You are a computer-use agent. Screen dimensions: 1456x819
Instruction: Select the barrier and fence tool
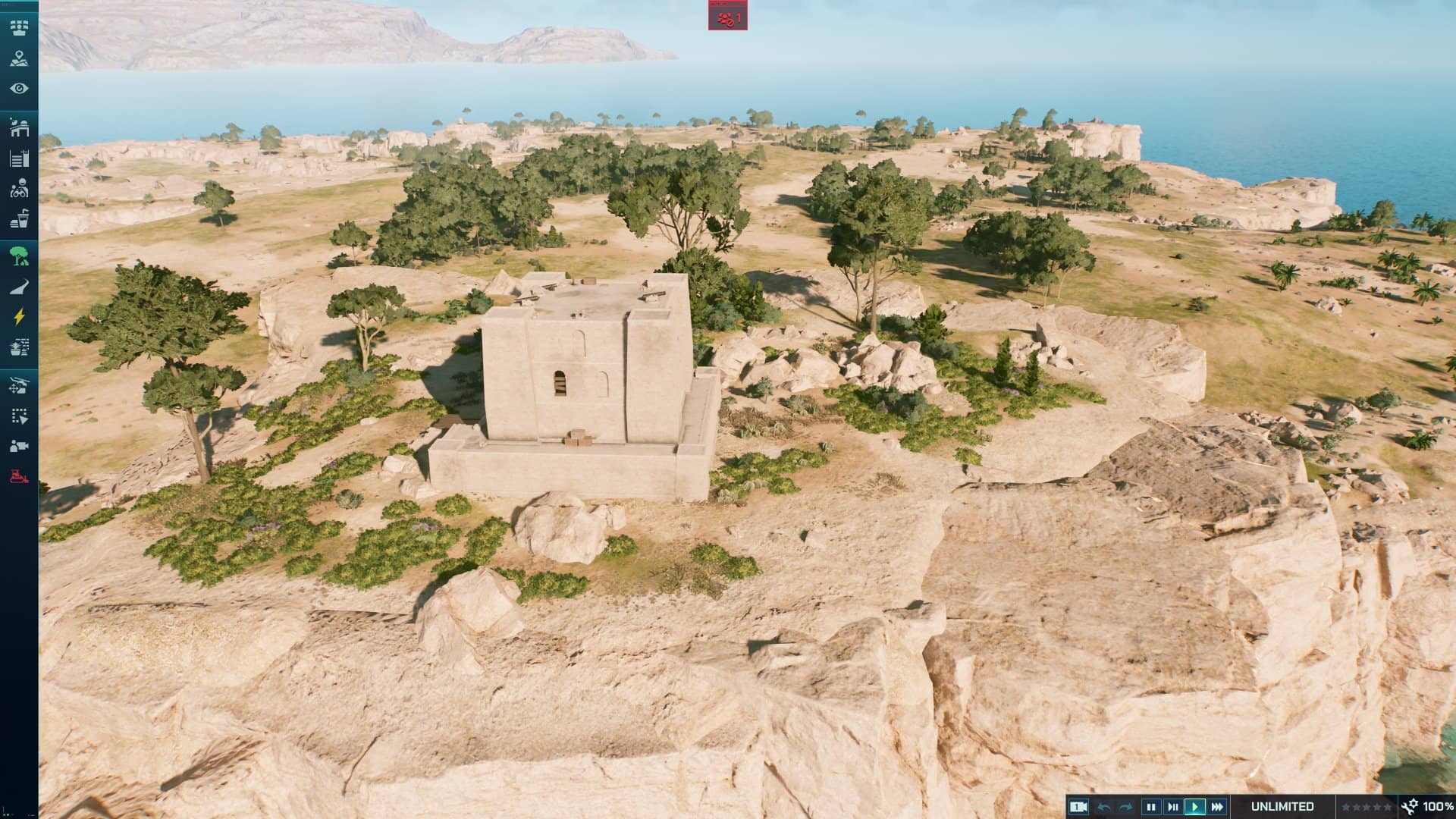(x=19, y=158)
